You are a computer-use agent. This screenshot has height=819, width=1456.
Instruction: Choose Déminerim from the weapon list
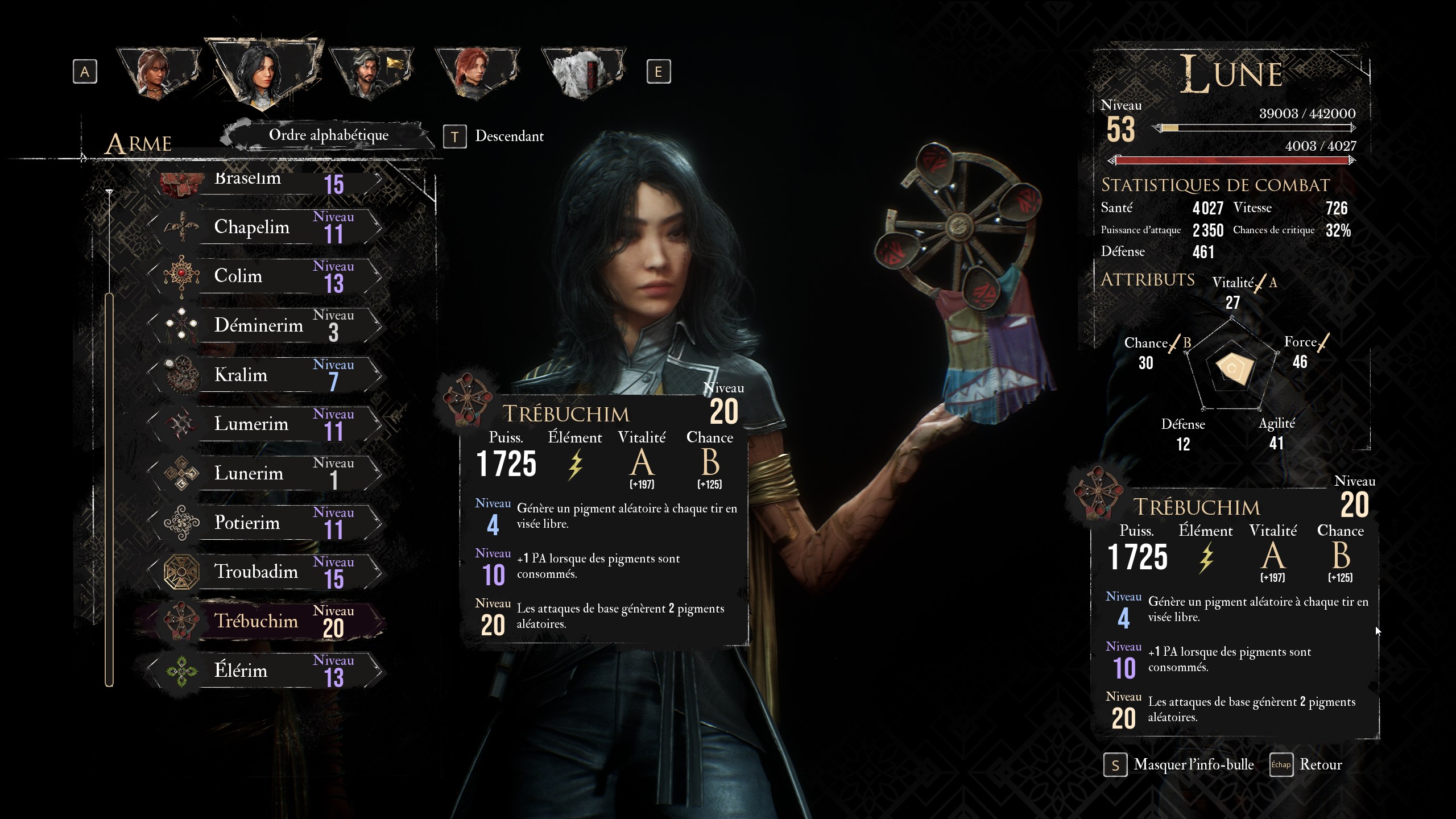pyautogui.click(x=266, y=326)
